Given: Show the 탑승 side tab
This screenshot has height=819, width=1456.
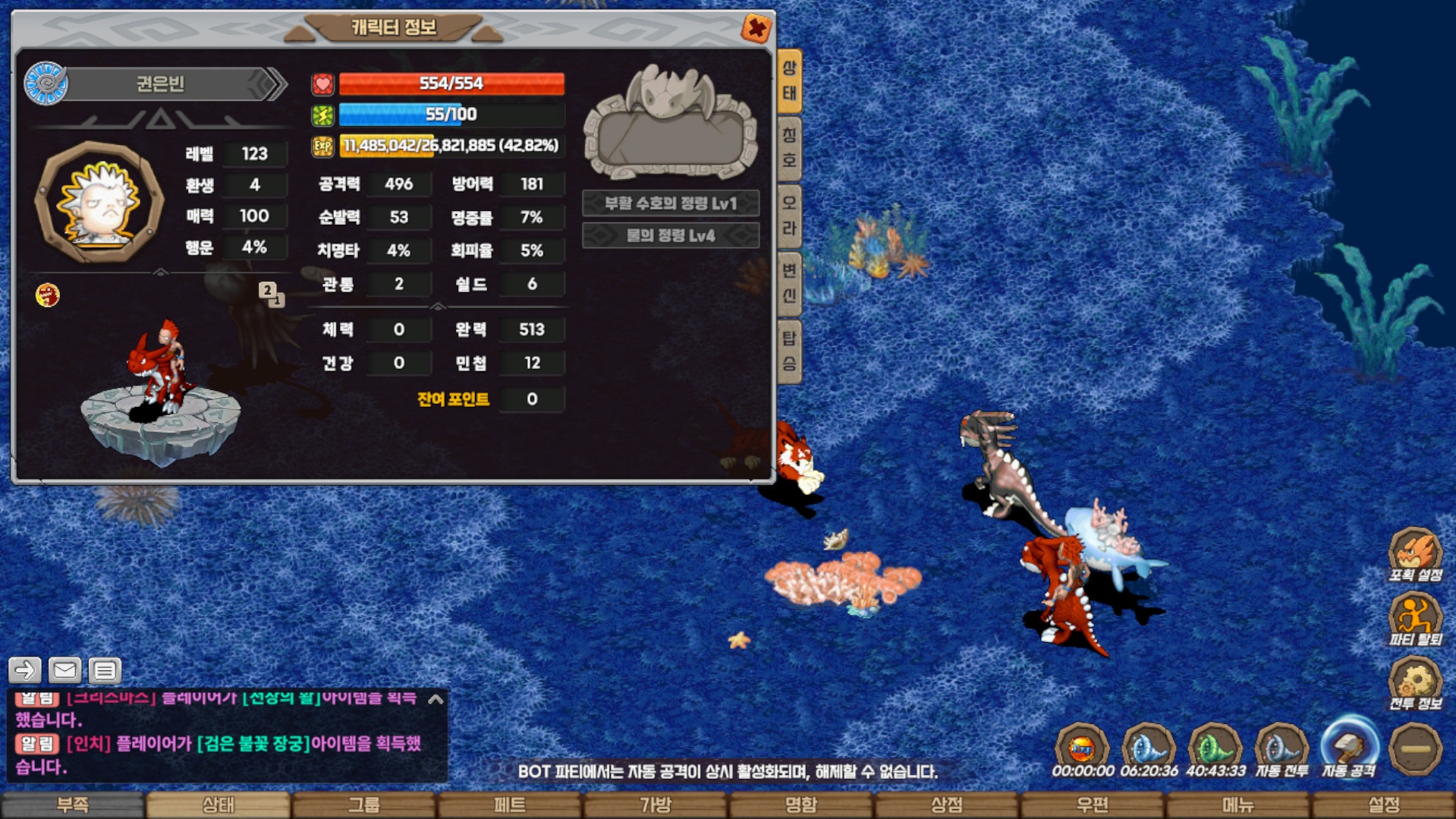Looking at the screenshot, I should [789, 351].
